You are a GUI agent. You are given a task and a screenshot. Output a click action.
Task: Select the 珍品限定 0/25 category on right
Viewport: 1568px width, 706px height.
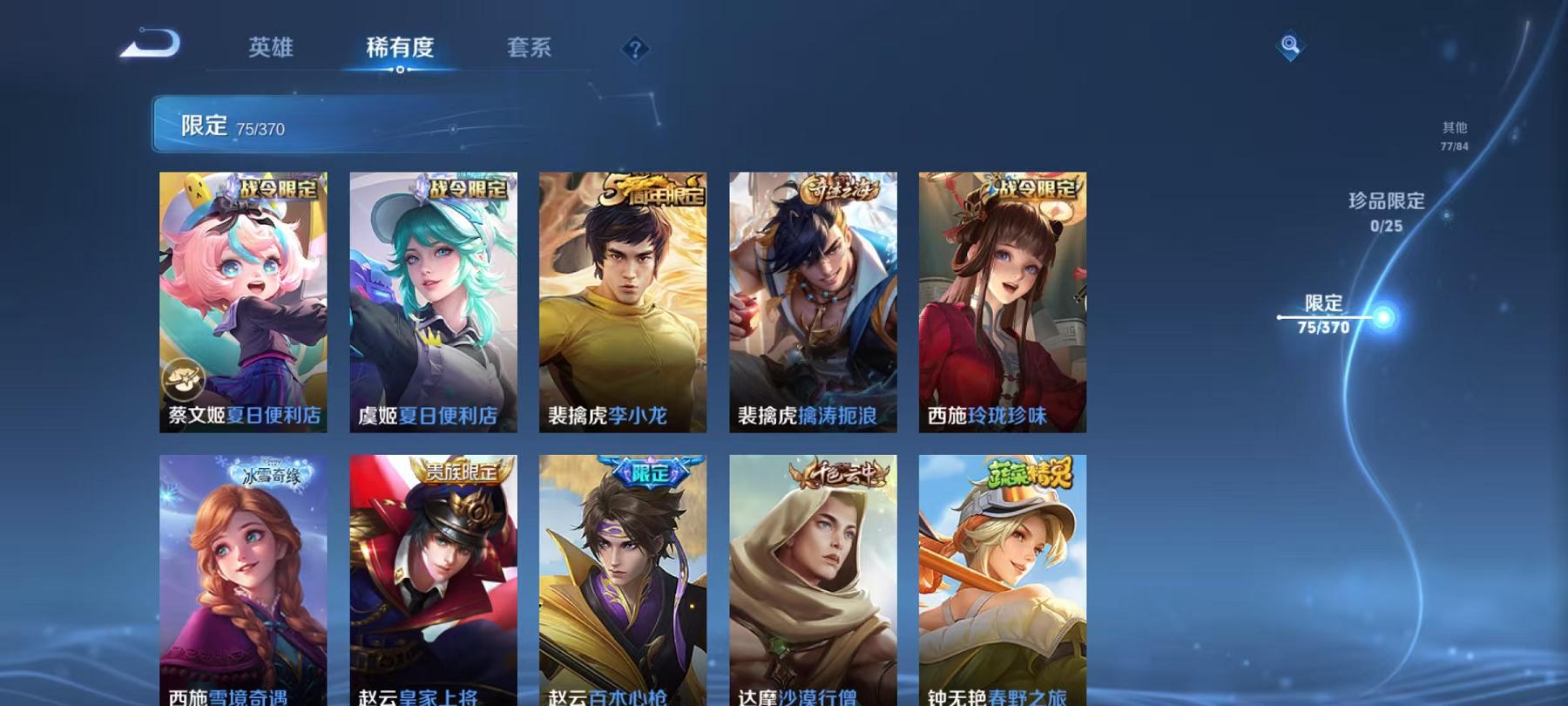tap(1383, 212)
